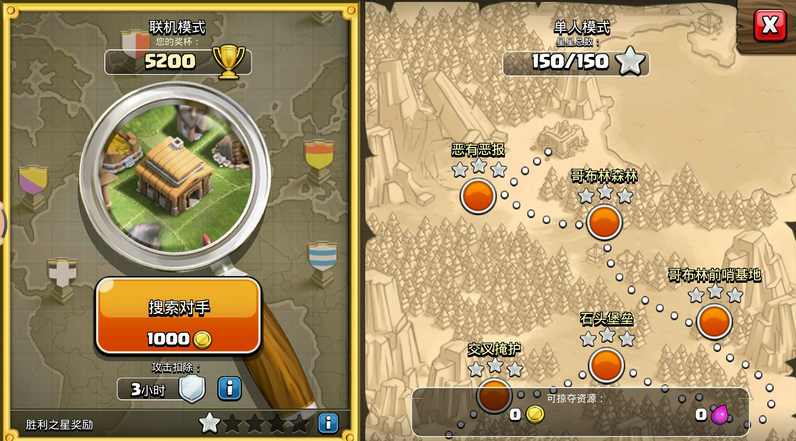Close the attack screen with red X
796x441 pixels.
[769, 25]
